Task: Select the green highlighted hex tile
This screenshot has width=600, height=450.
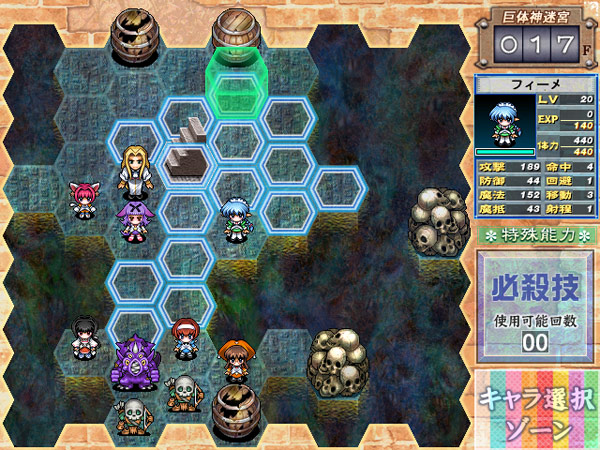Action: 236,87
